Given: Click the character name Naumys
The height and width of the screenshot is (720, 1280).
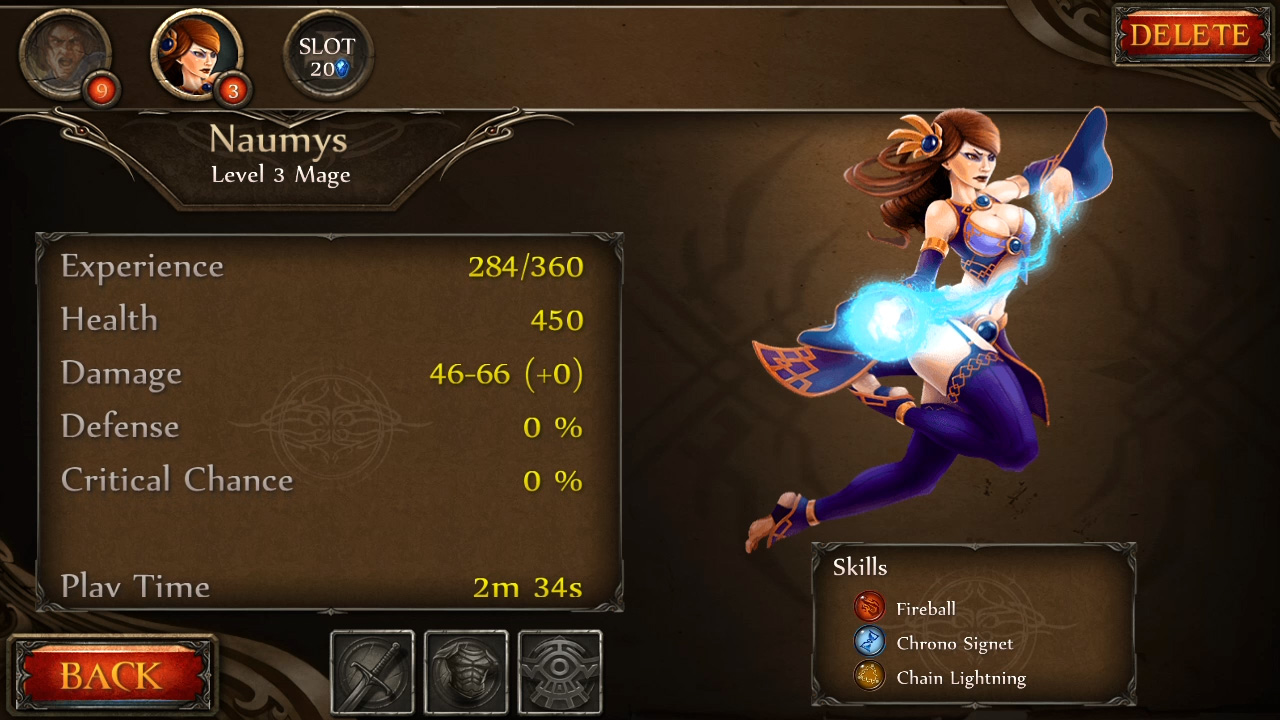Looking at the screenshot, I should pyautogui.click(x=280, y=142).
